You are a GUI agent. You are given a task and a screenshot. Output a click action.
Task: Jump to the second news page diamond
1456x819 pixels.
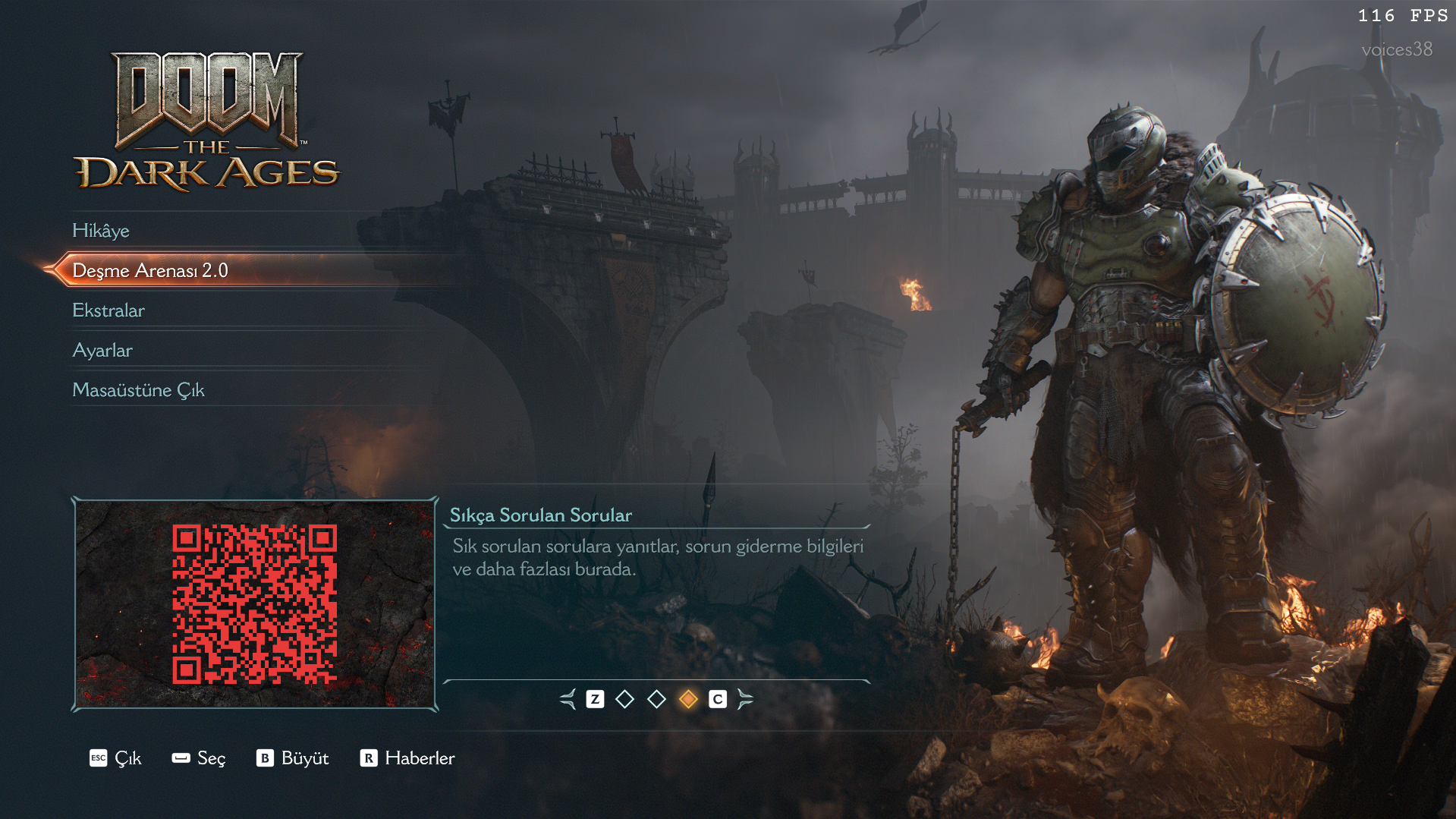pos(656,699)
